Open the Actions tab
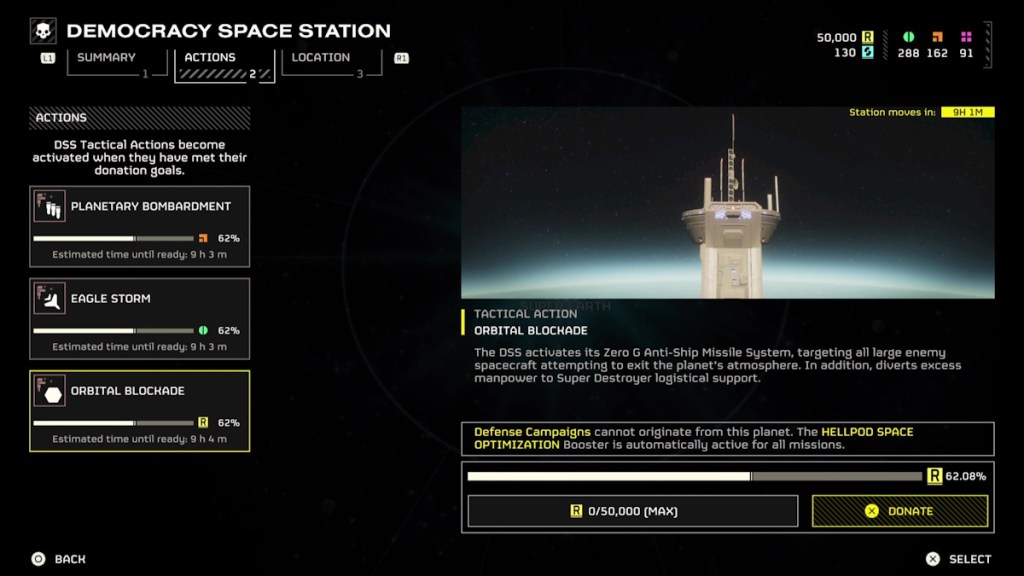The height and width of the screenshot is (576, 1024). [211, 59]
